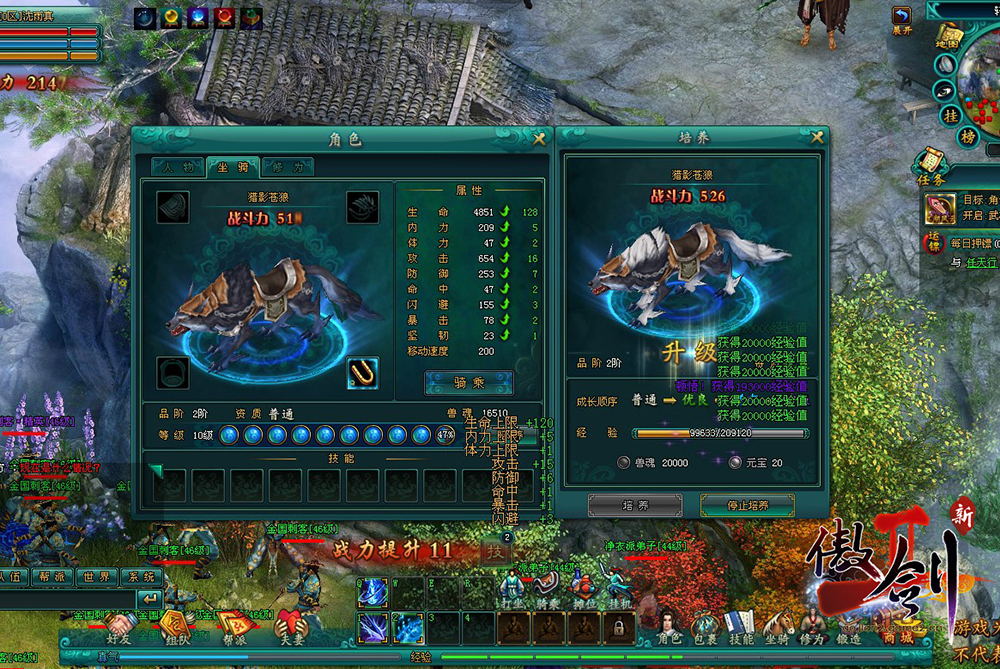Switch chat to the 世界 channel
This screenshot has height=669, width=1000.
(97, 577)
